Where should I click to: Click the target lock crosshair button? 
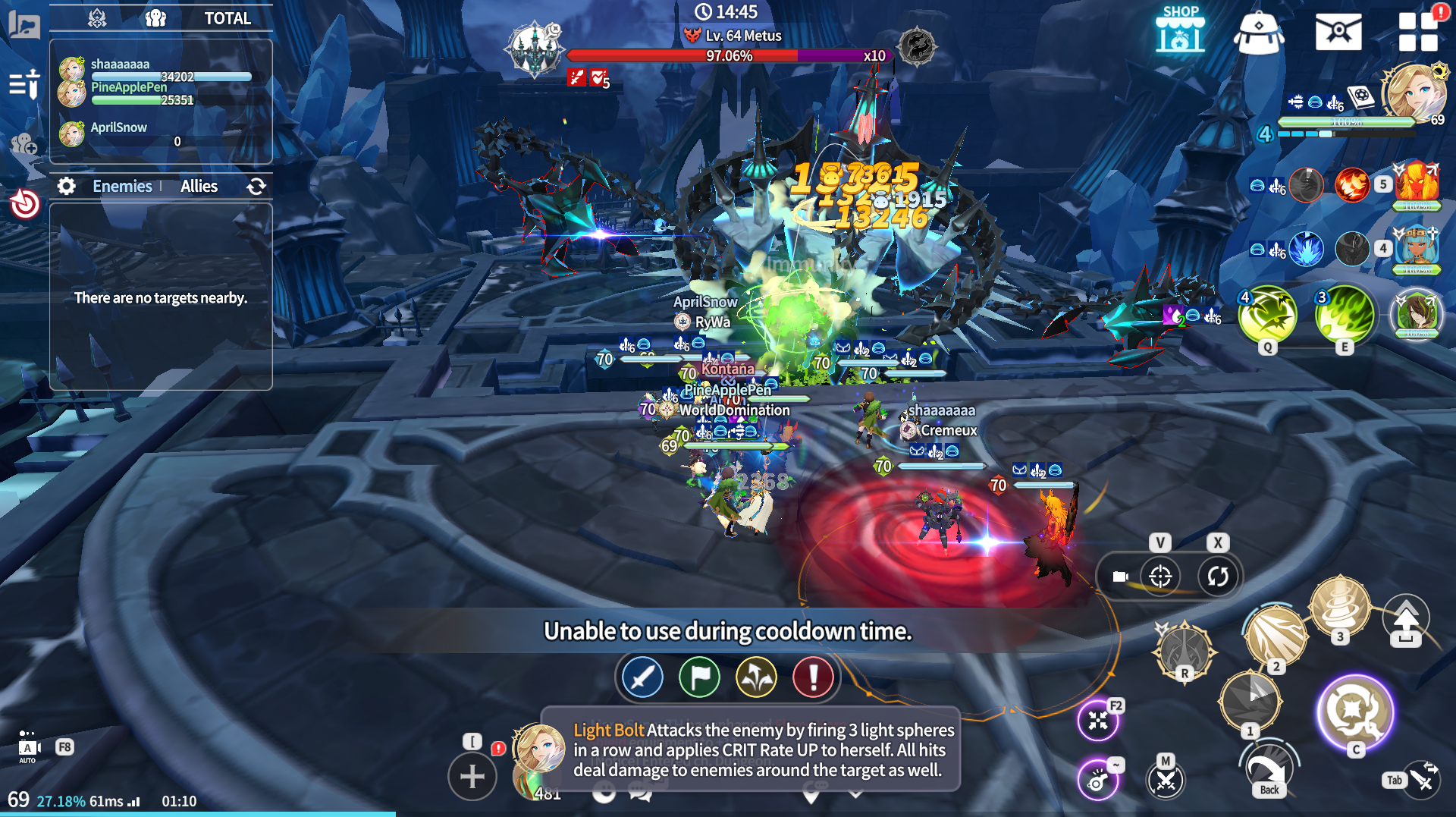[1160, 577]
